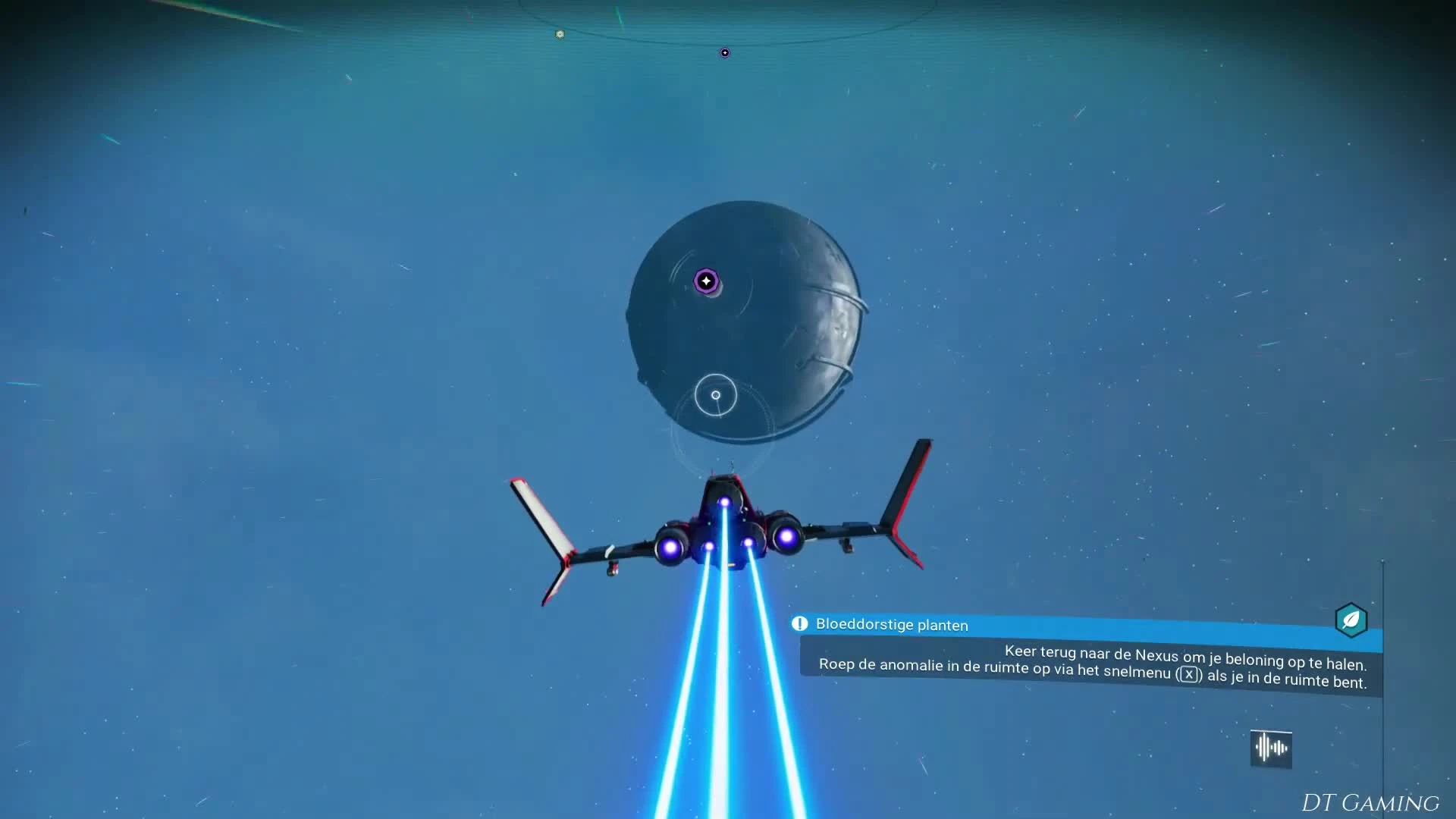
Task: Click the leaf mission badge icon
Action: [1352, 621]
